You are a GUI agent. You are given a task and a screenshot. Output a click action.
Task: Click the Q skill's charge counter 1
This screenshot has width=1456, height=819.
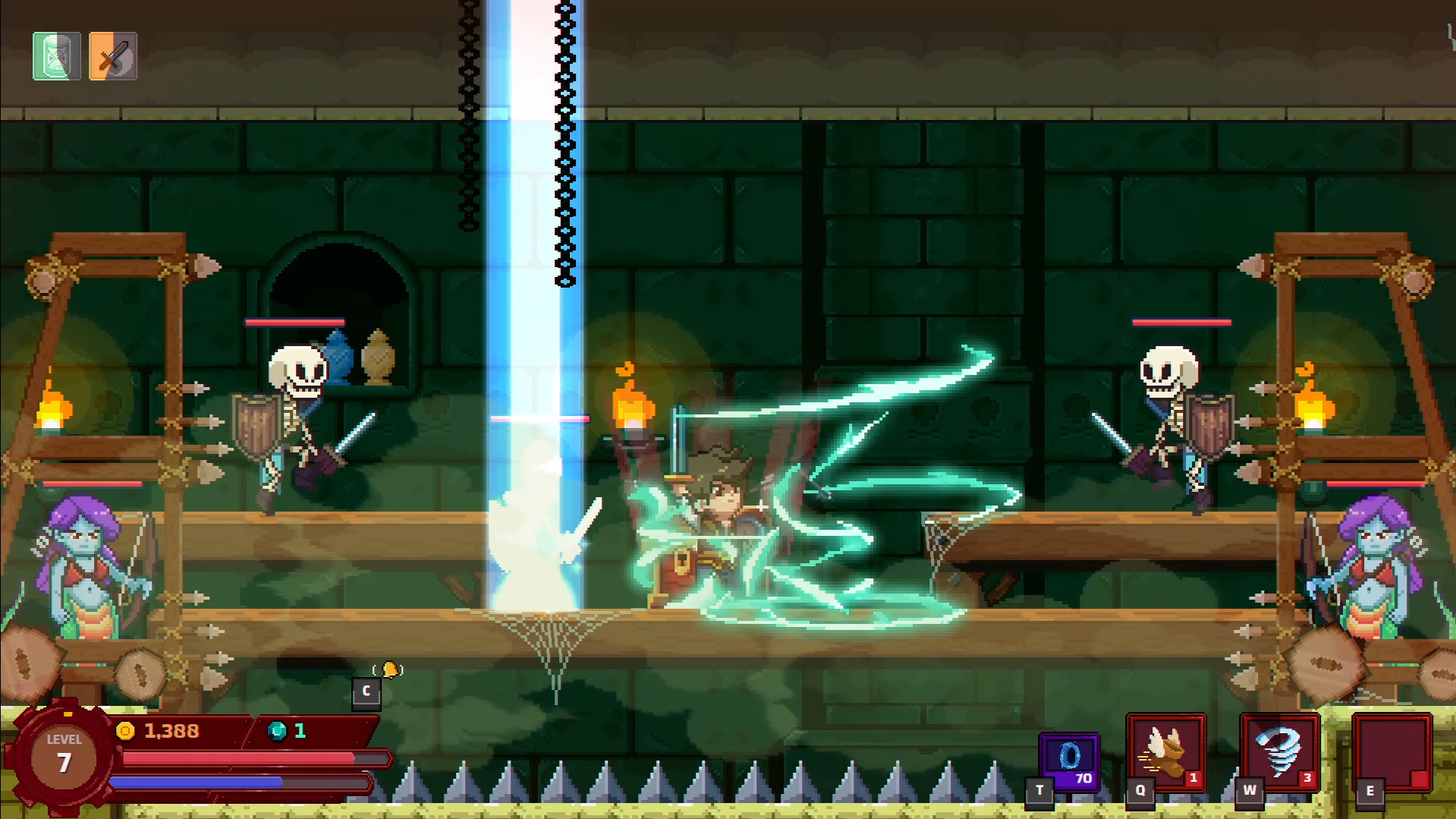pos(1195,777)
